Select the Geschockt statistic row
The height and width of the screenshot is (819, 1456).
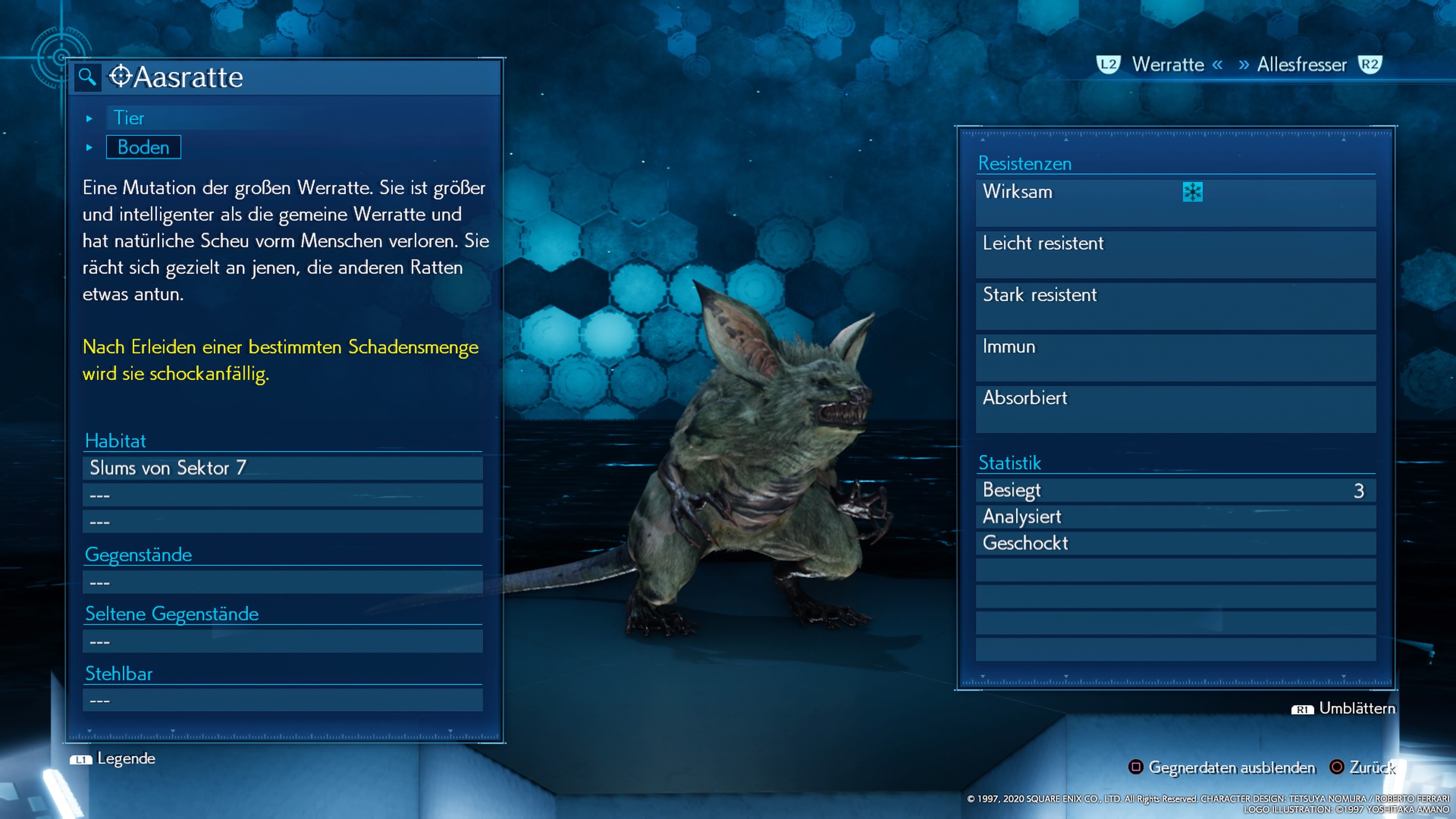pyautogui.click(x=1176, y=543)
